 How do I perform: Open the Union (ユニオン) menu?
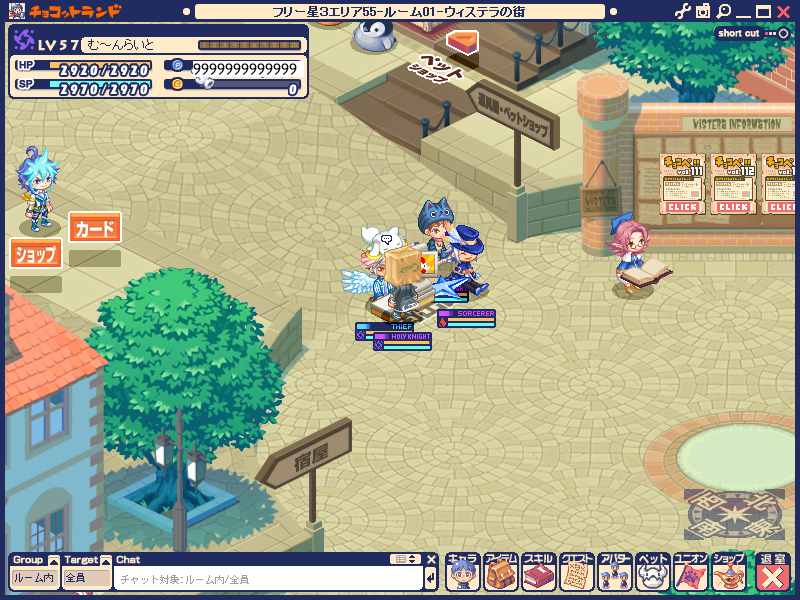(690, 572)
